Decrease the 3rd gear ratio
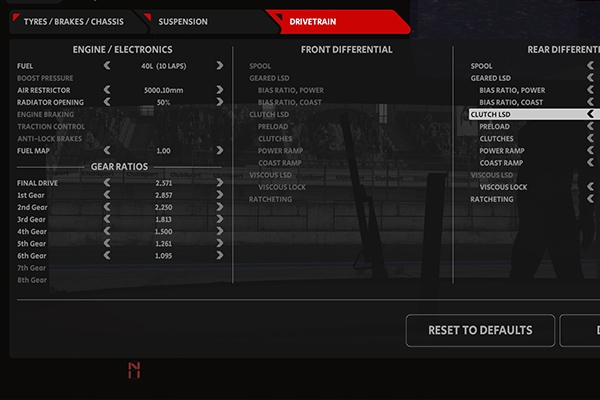 (107, 219)
